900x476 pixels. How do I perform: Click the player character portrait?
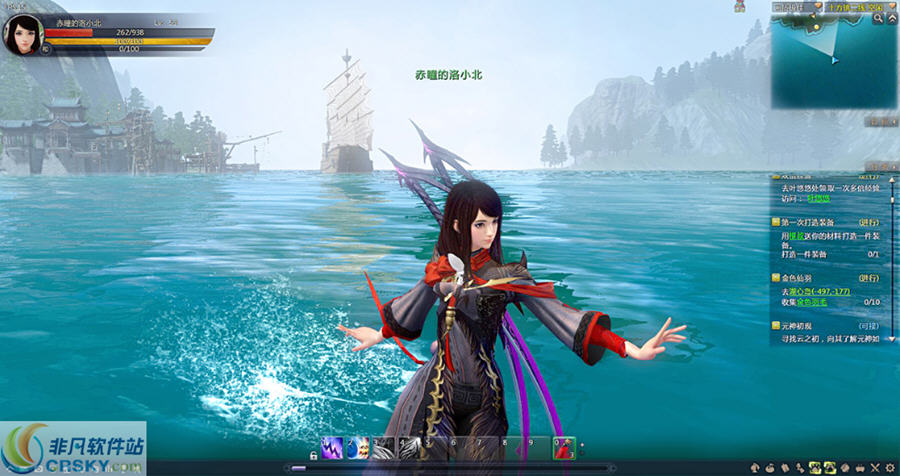click(x=23, y=34)
